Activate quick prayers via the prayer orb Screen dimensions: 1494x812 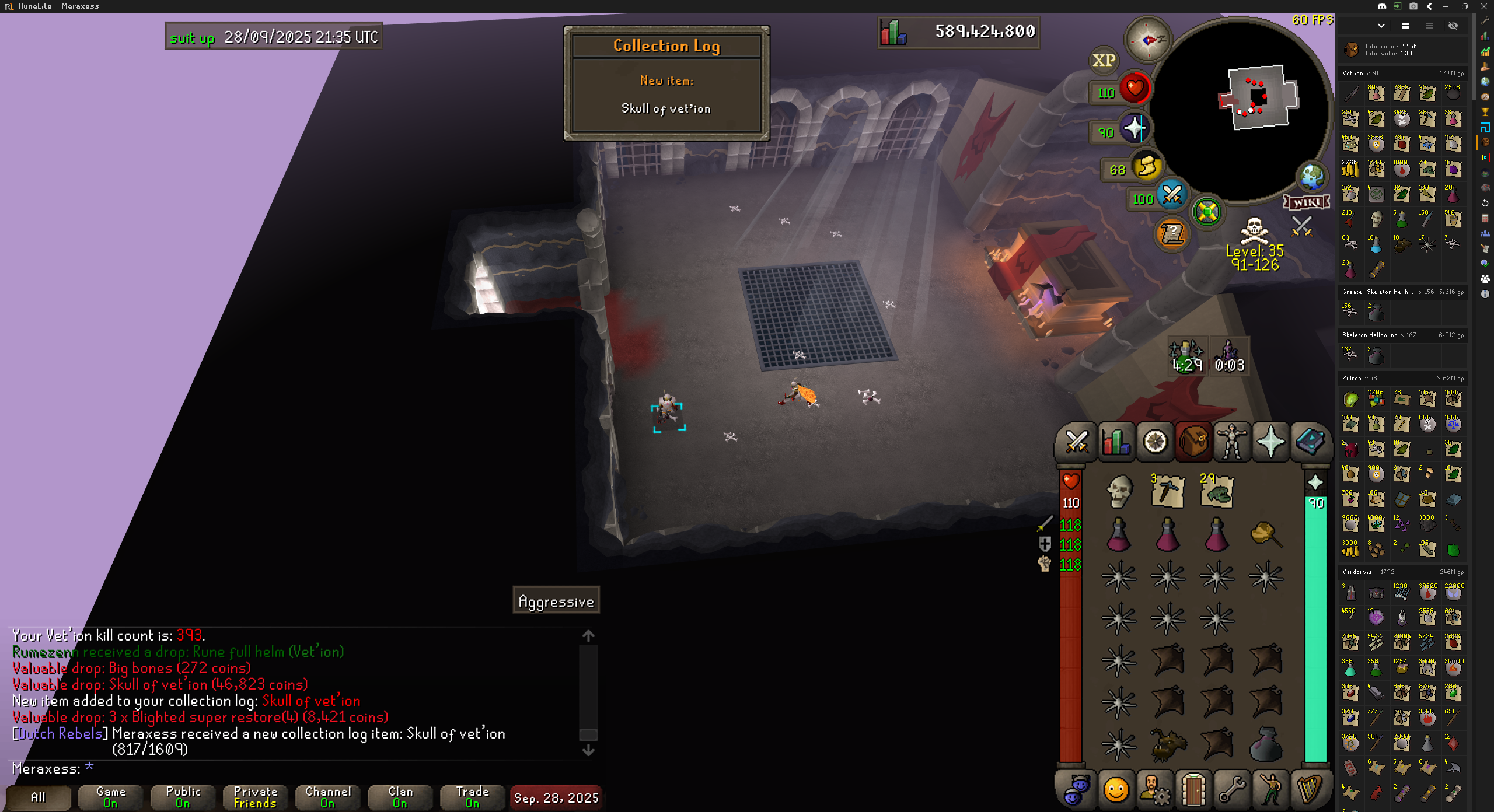[x=1133, y=129]
